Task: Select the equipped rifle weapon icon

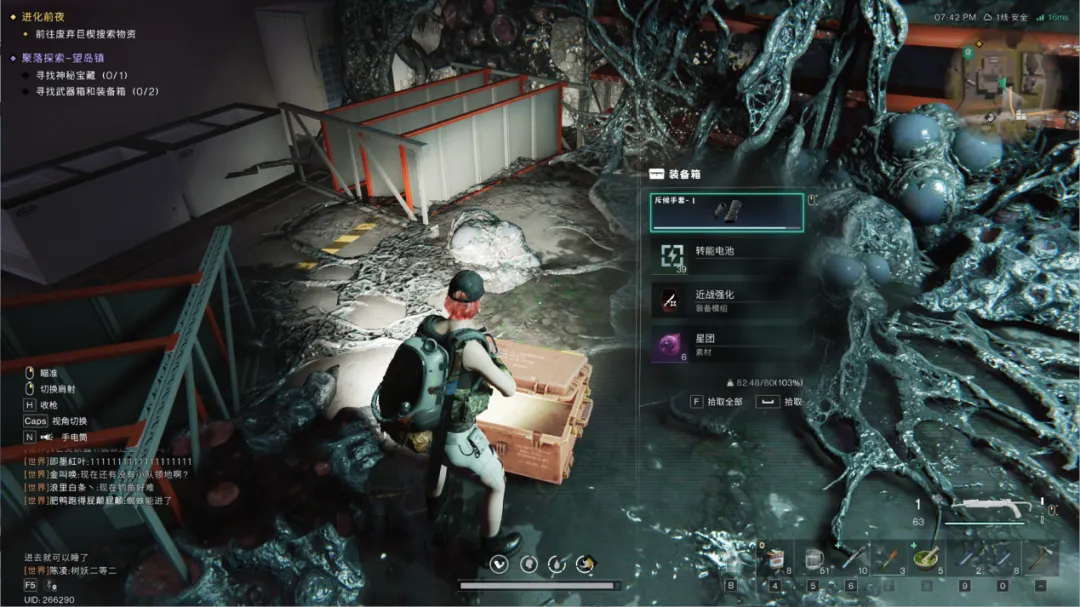Action: pyautogui.click(x=990, y=506)
